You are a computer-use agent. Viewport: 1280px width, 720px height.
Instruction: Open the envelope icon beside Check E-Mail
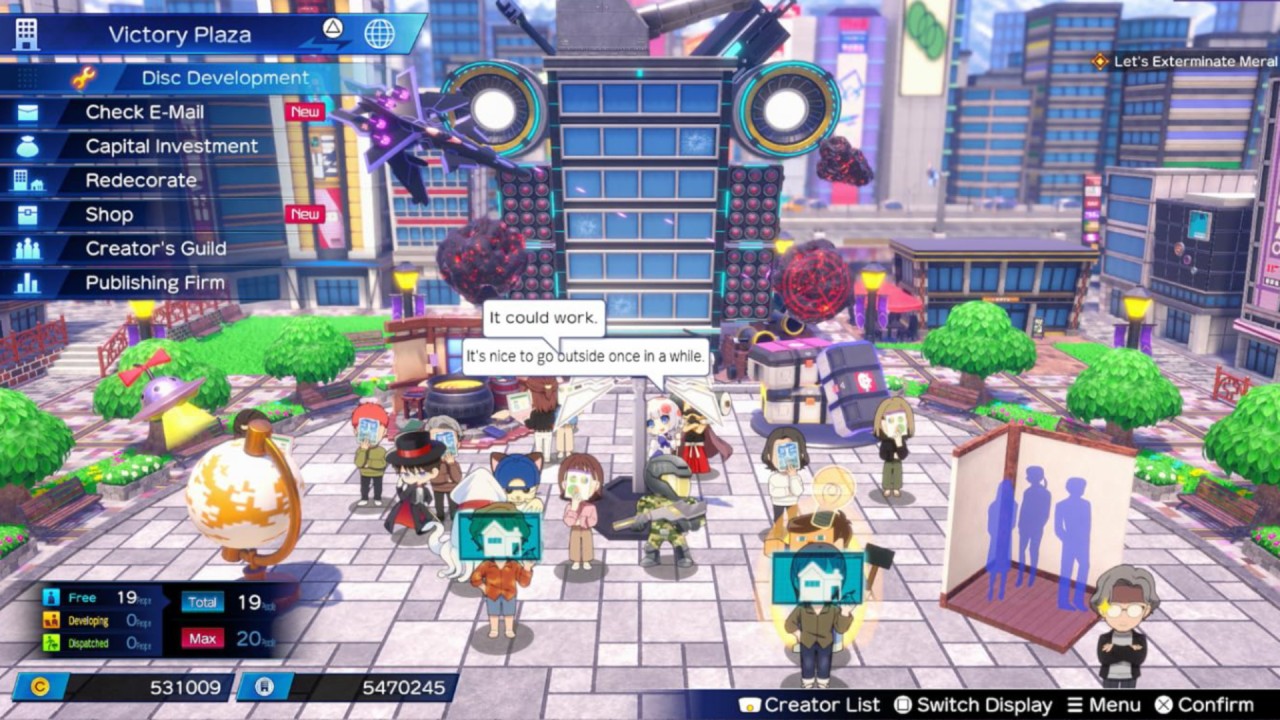26,112
